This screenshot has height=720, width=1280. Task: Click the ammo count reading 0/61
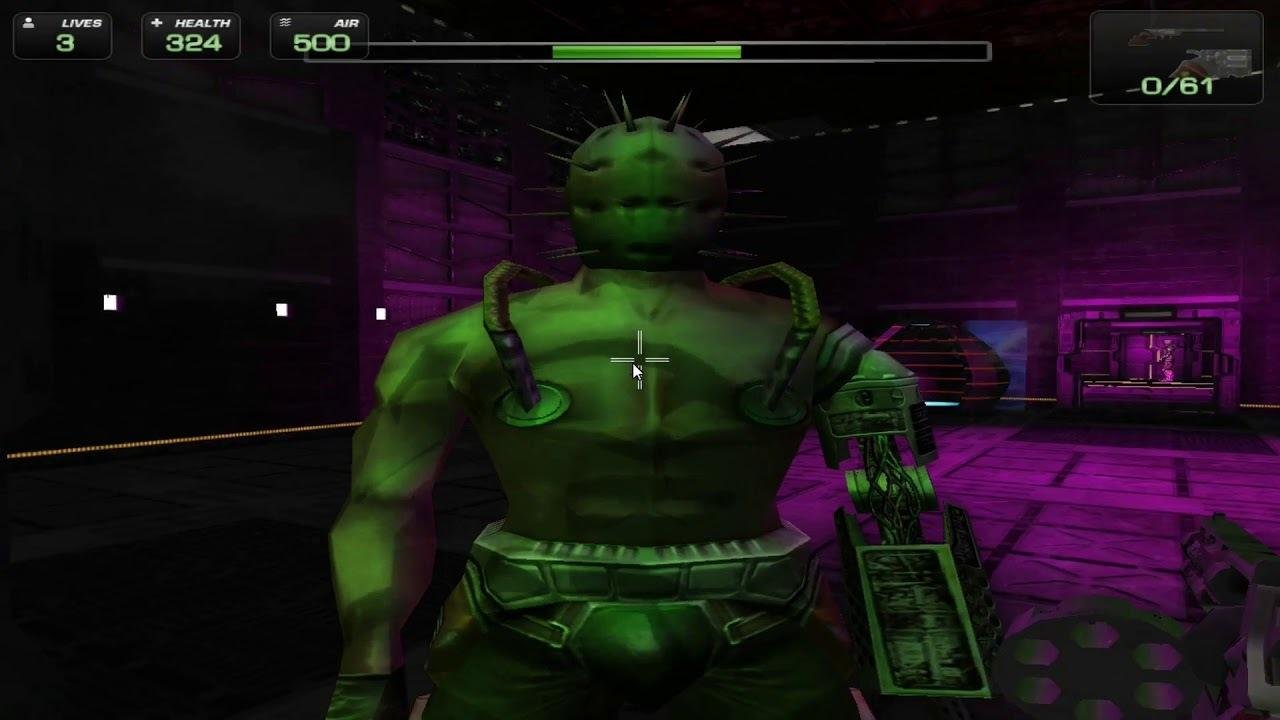pyautogui.click(x=1175, y=84)
